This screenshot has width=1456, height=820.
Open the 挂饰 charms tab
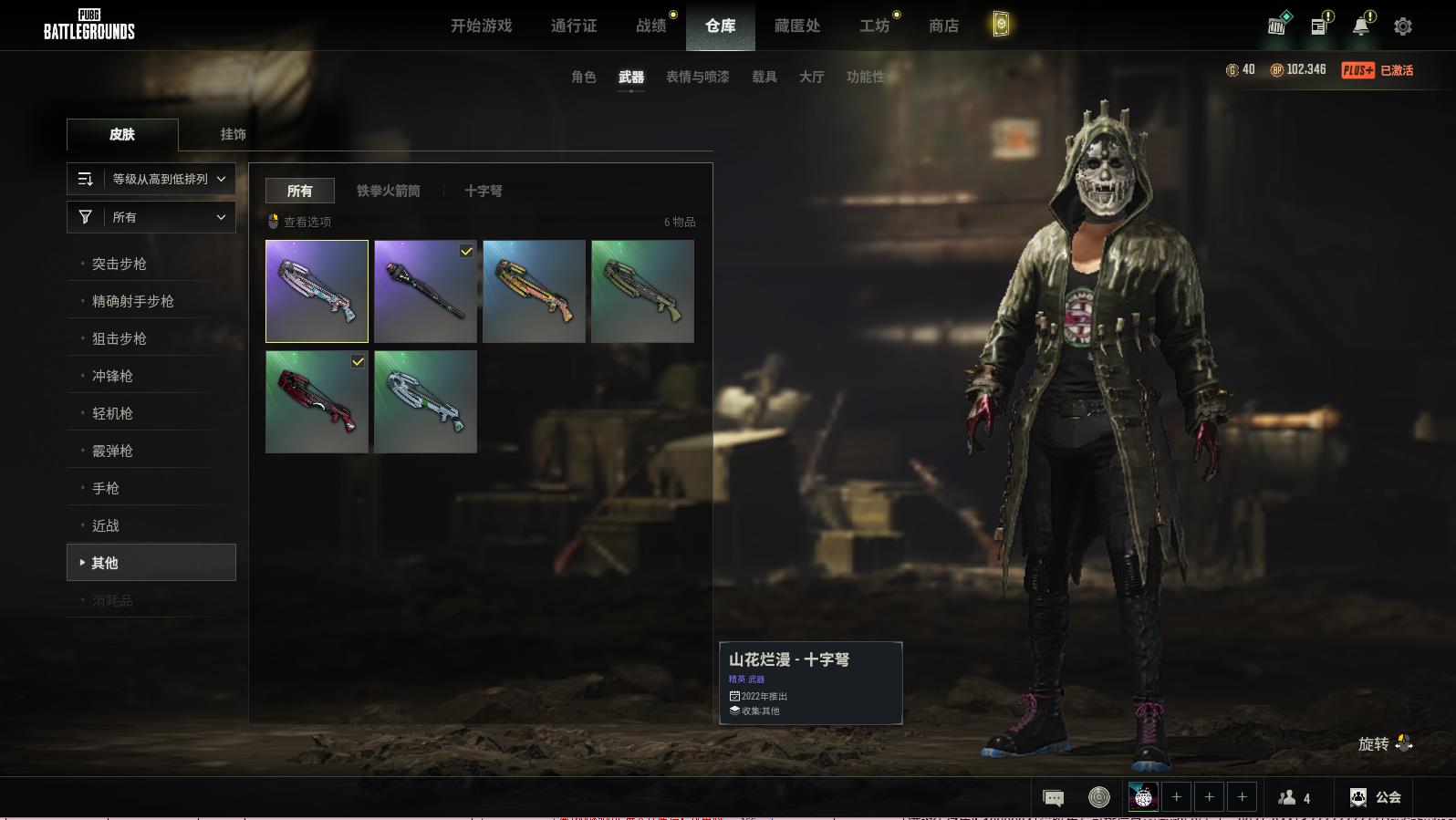pos(234,134)
